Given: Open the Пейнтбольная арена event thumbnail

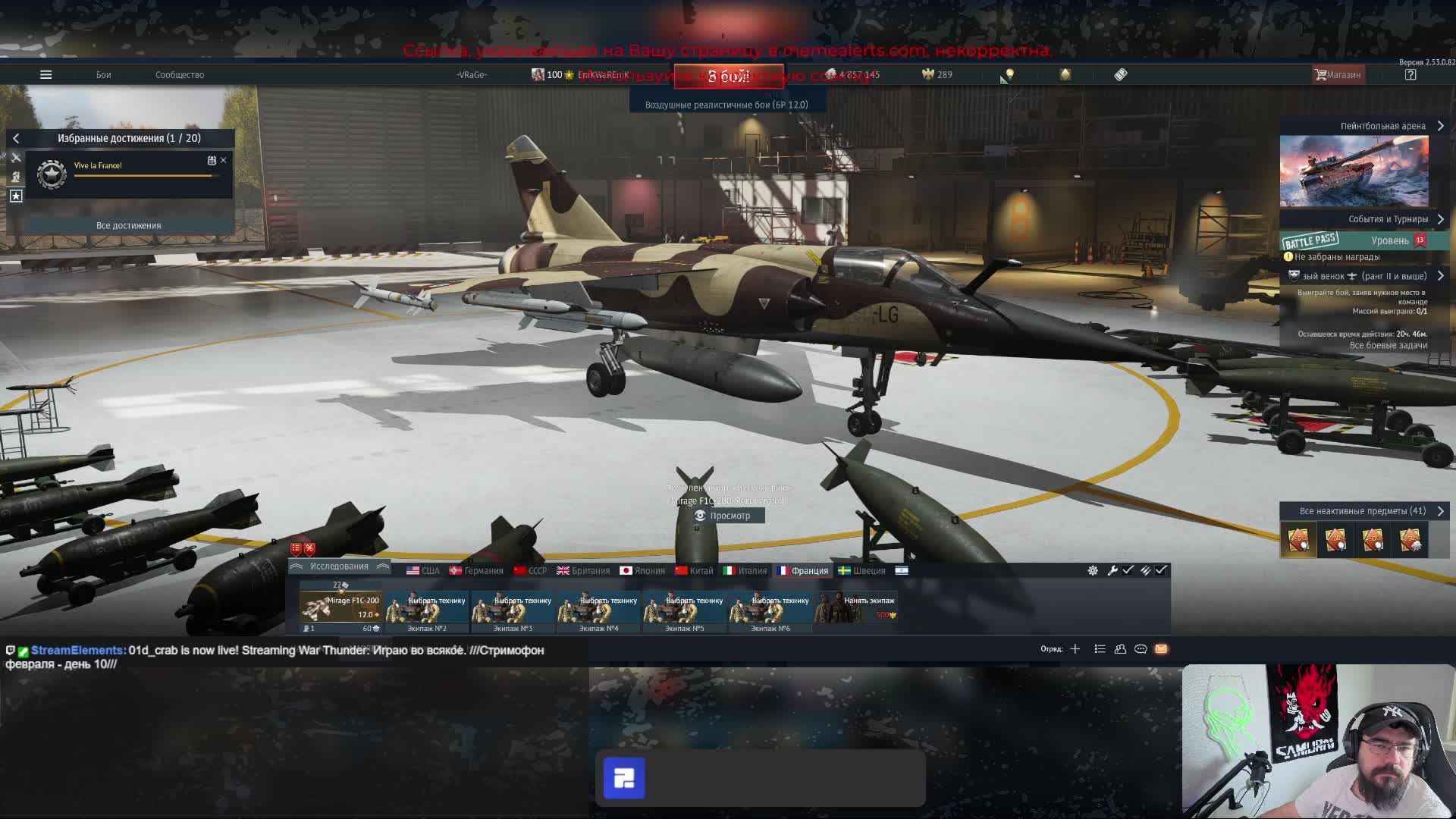Looking at the screenshot, I should [1354, 171].
